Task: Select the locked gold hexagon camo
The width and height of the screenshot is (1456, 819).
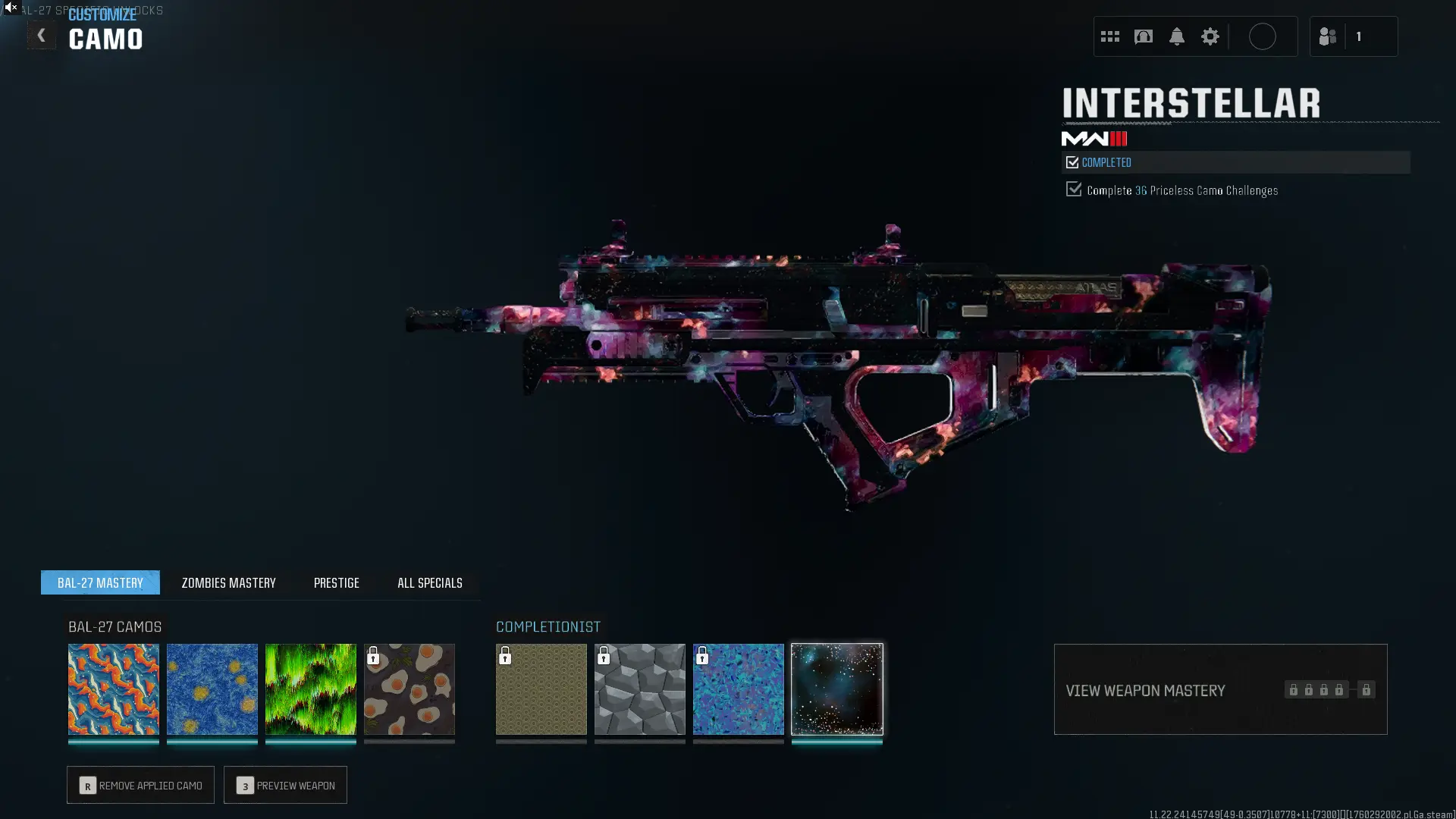Action: pyautogui.click(x=541, y=689)
